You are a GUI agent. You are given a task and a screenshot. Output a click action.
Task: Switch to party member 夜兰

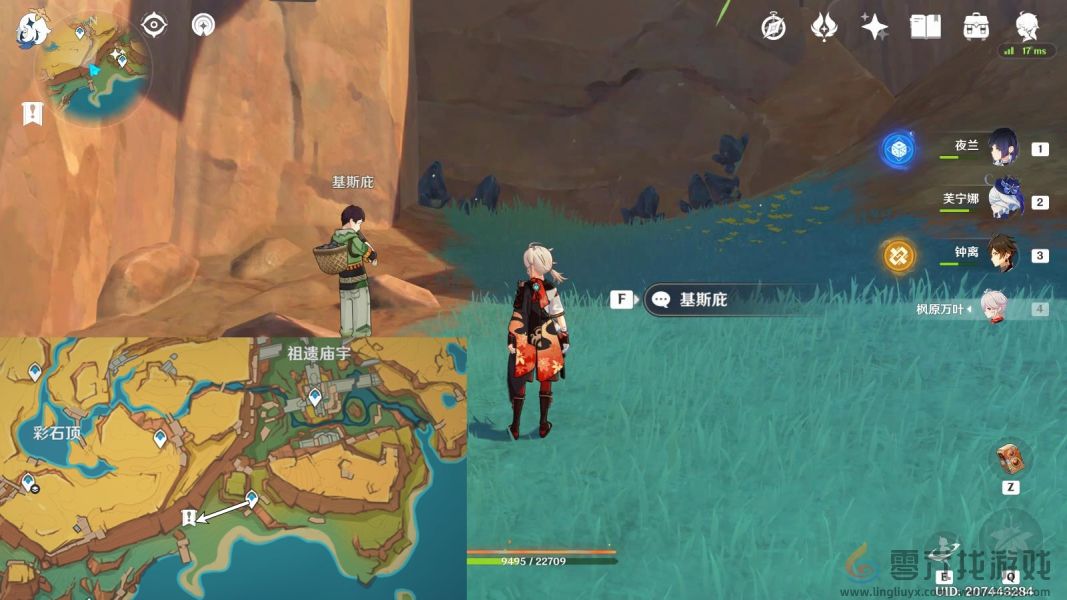pos(1002,148)
